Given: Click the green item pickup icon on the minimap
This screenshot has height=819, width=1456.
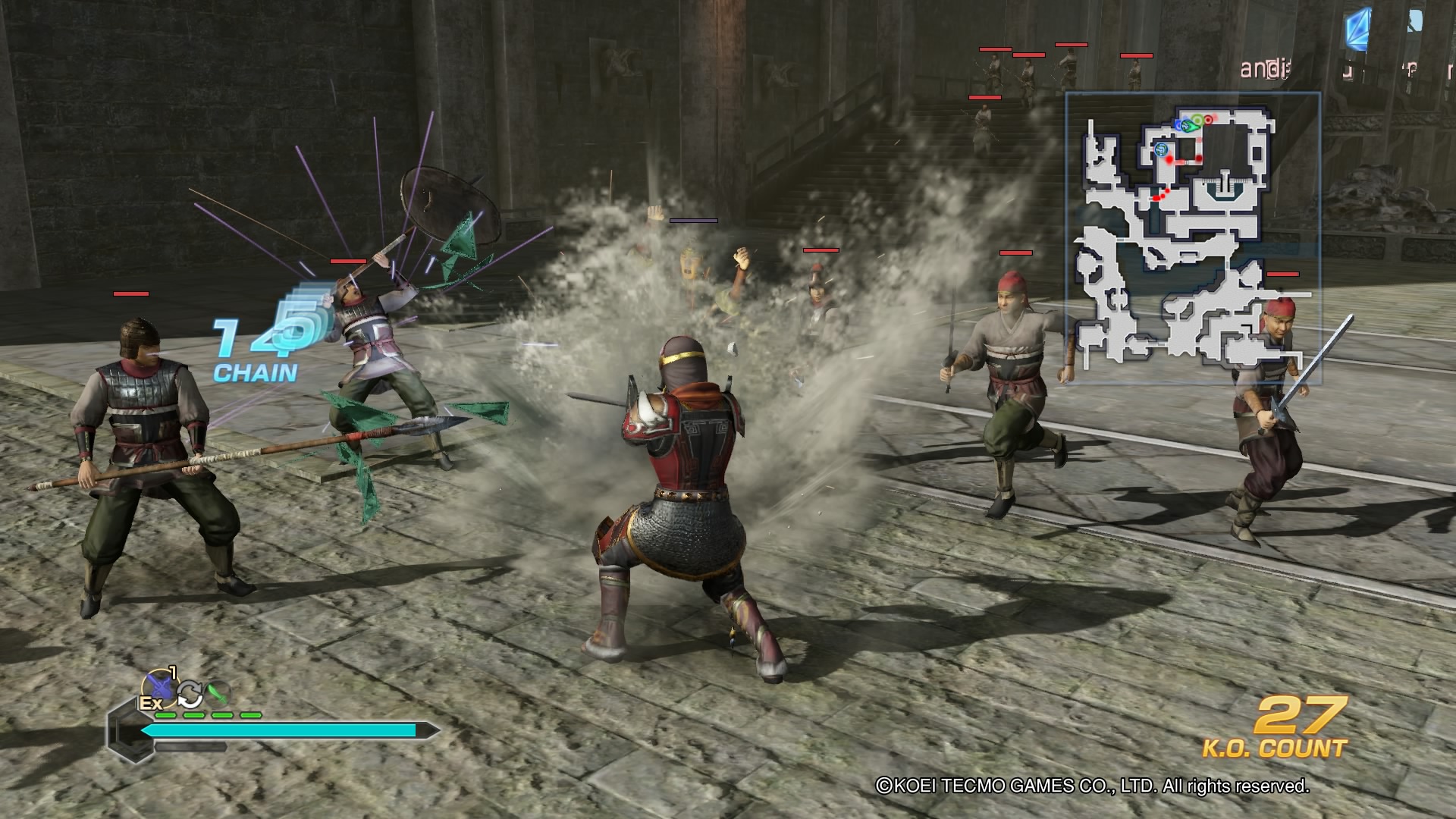Looking at the screenshot, I should click(1198, 120).
